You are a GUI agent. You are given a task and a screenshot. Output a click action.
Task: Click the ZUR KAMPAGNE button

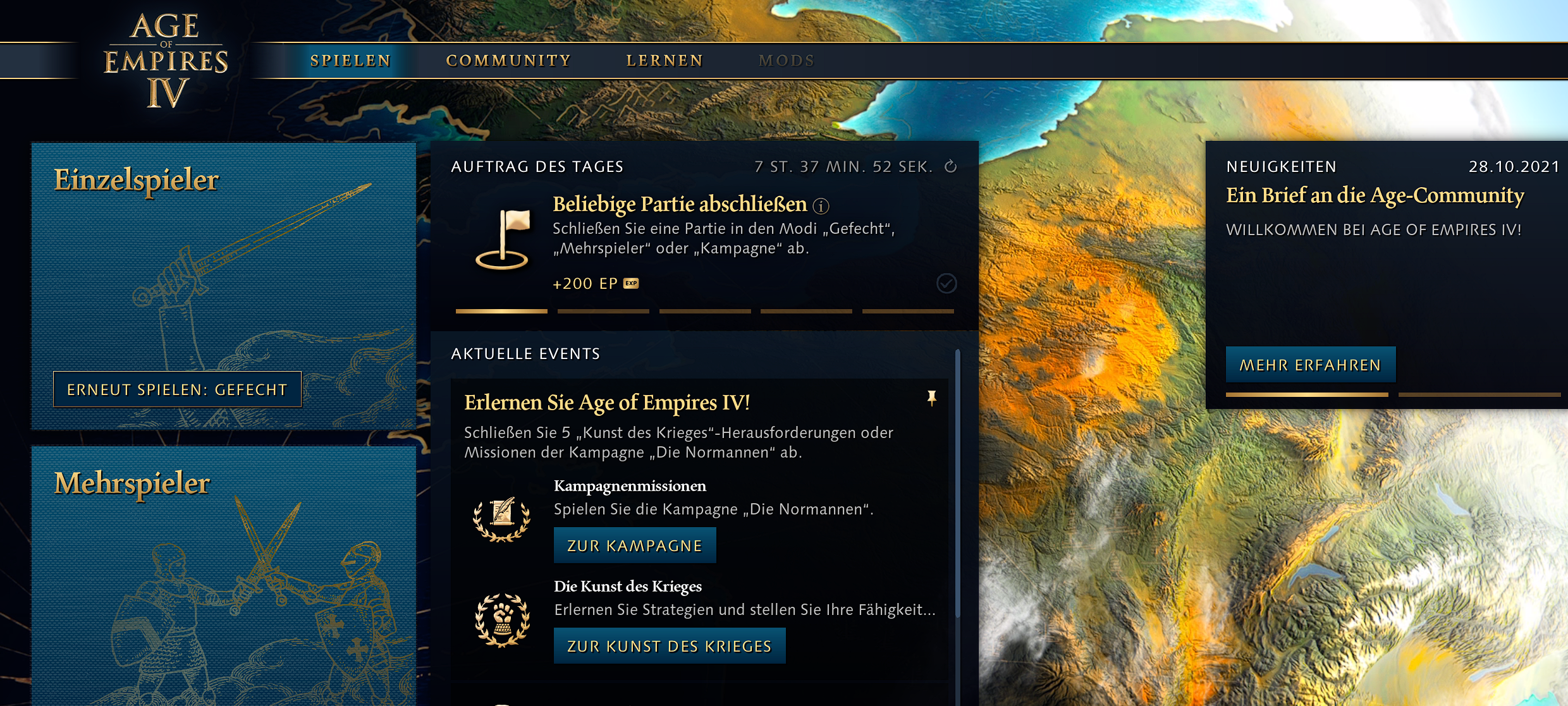coord(635,544)
